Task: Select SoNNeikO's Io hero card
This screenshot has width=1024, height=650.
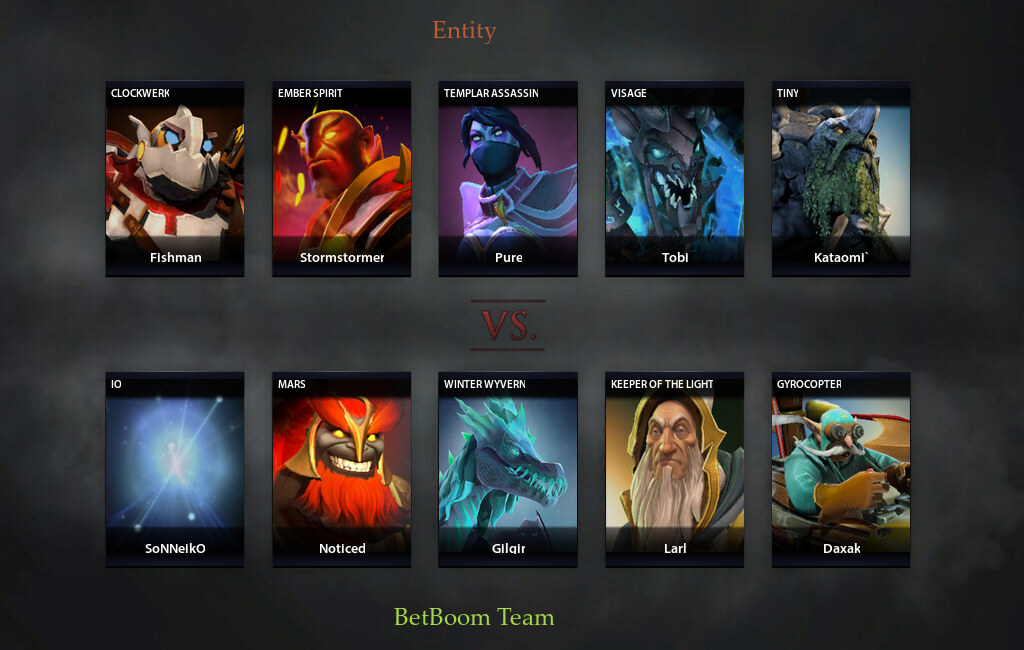Action: 175,469
